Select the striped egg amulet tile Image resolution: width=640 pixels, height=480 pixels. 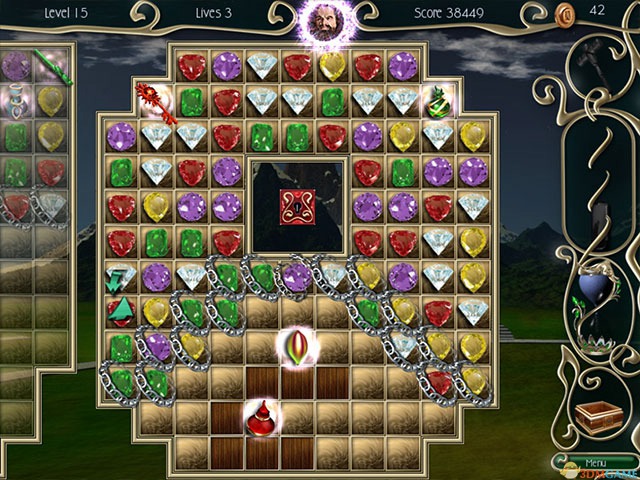(x=298, y=345)
